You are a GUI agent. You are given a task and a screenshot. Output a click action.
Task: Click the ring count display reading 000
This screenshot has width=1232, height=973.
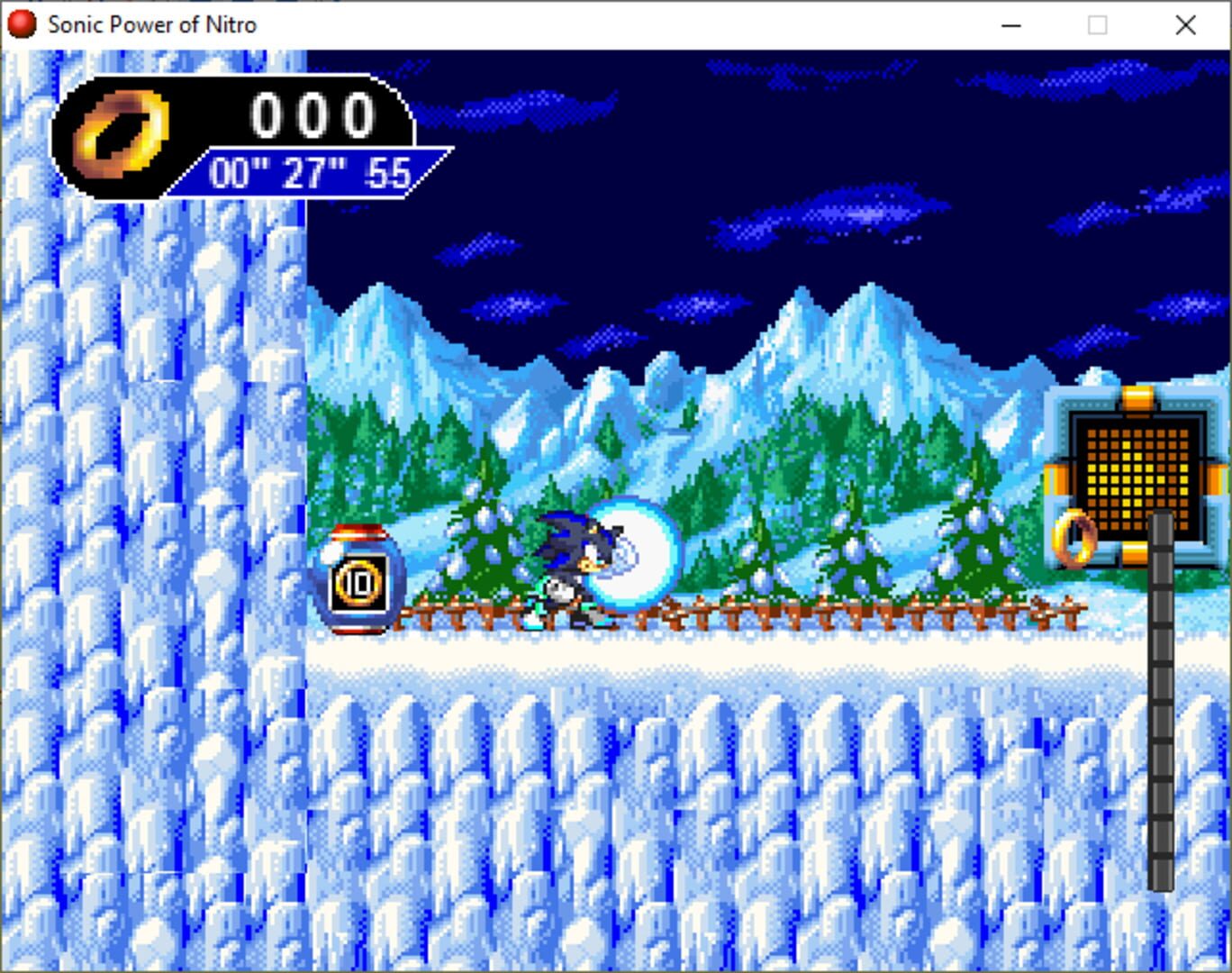click(313, 113)
